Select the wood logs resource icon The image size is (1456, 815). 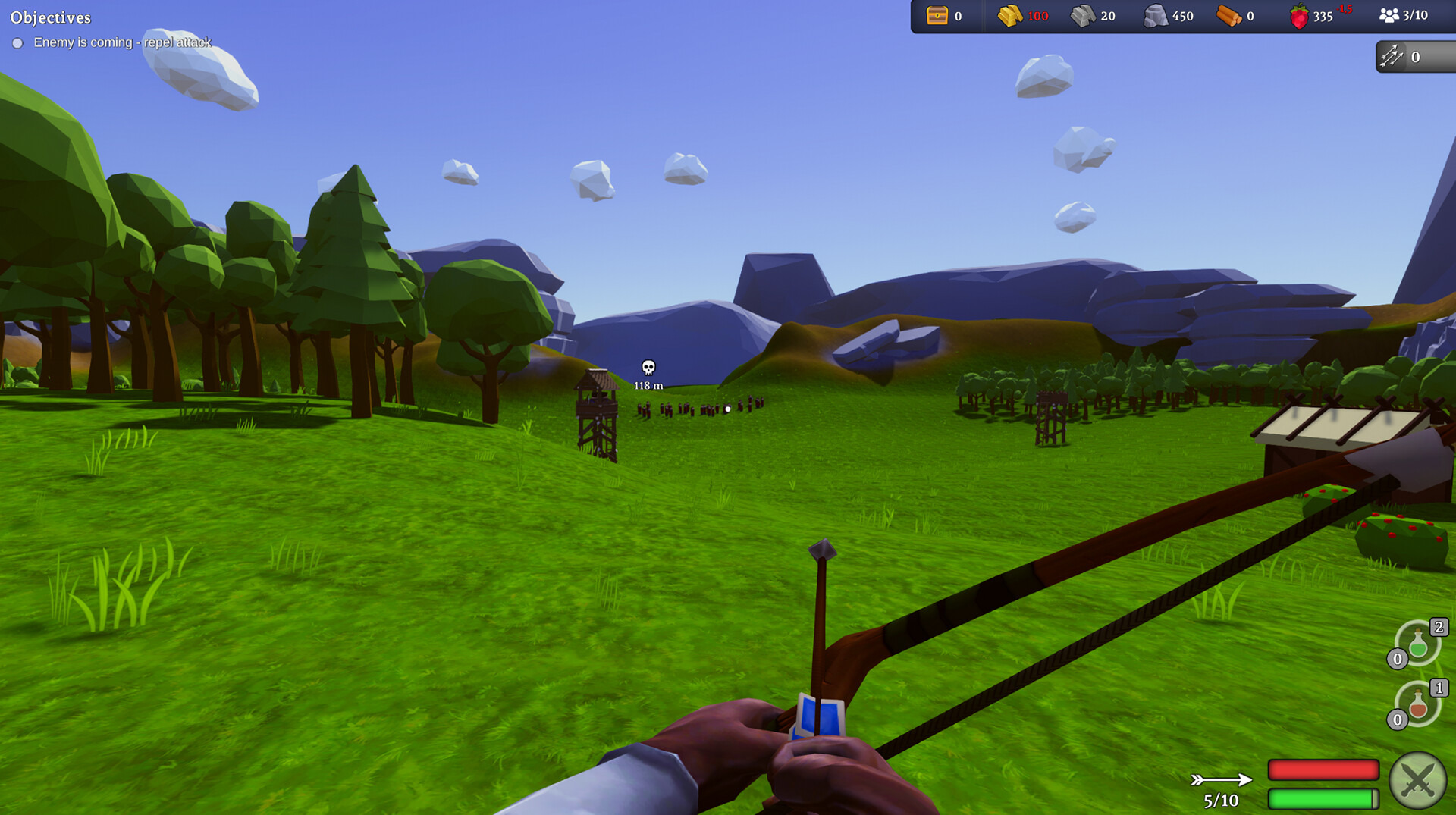(1228, 14)
